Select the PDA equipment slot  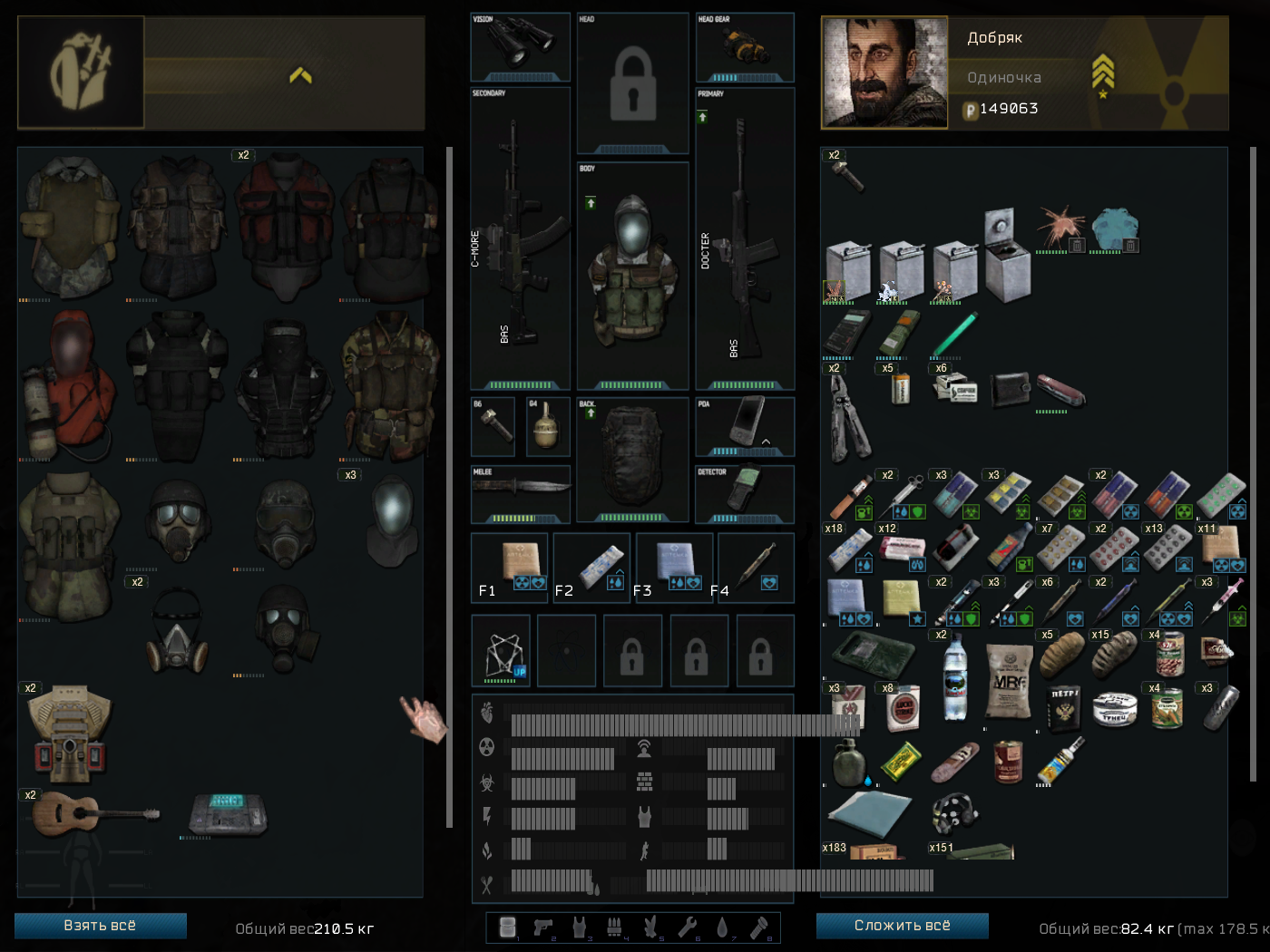(x=745, y=425)
